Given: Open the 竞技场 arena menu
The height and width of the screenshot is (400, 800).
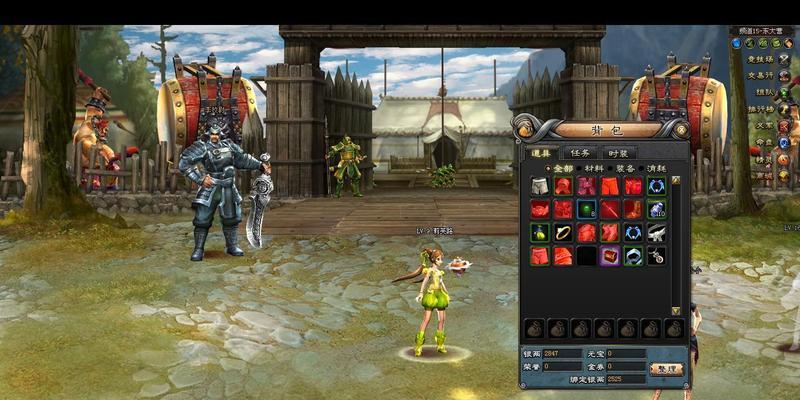Looking at the screenshot, I should [759, 59].
